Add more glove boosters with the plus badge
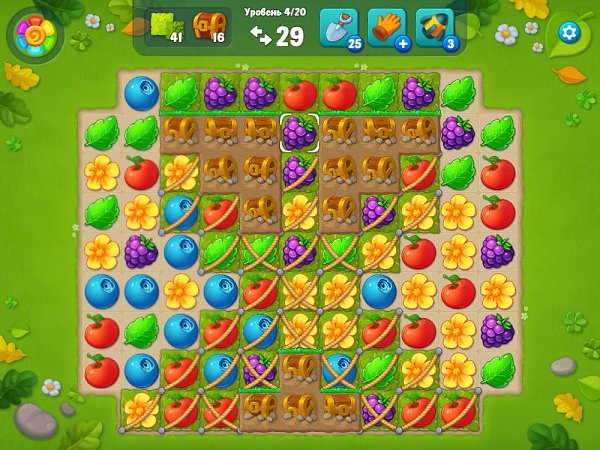The height and width of the screenshot is (450, 600). pos(402,44)
